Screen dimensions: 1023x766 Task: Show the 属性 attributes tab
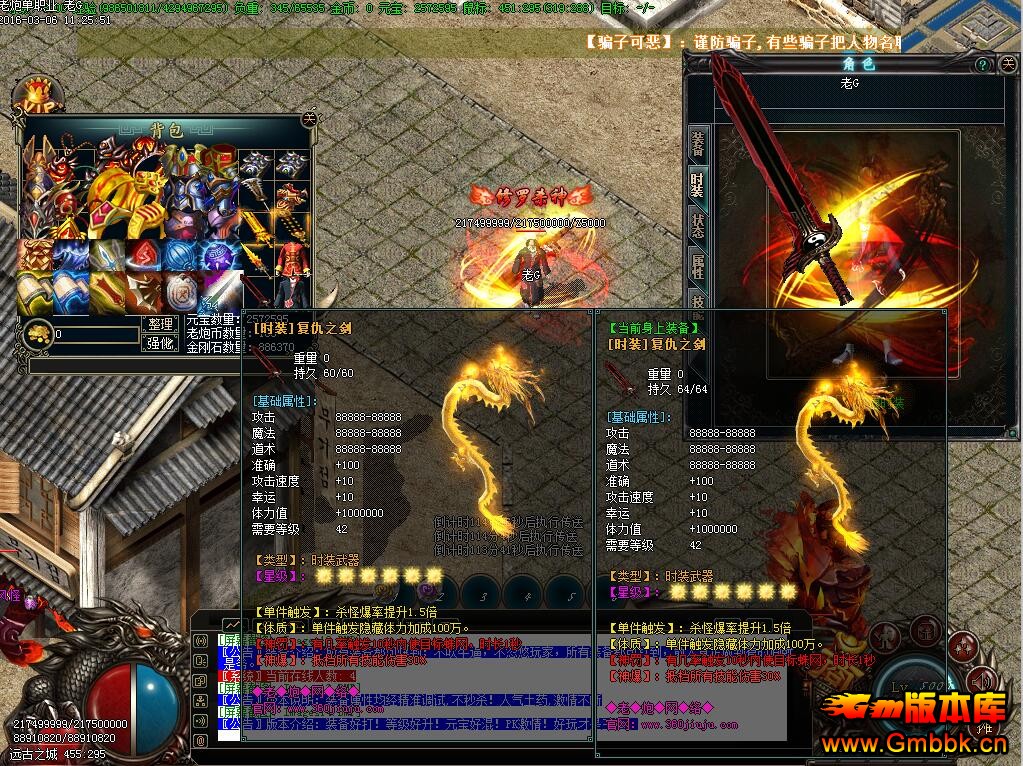click(x=698, y=266)
